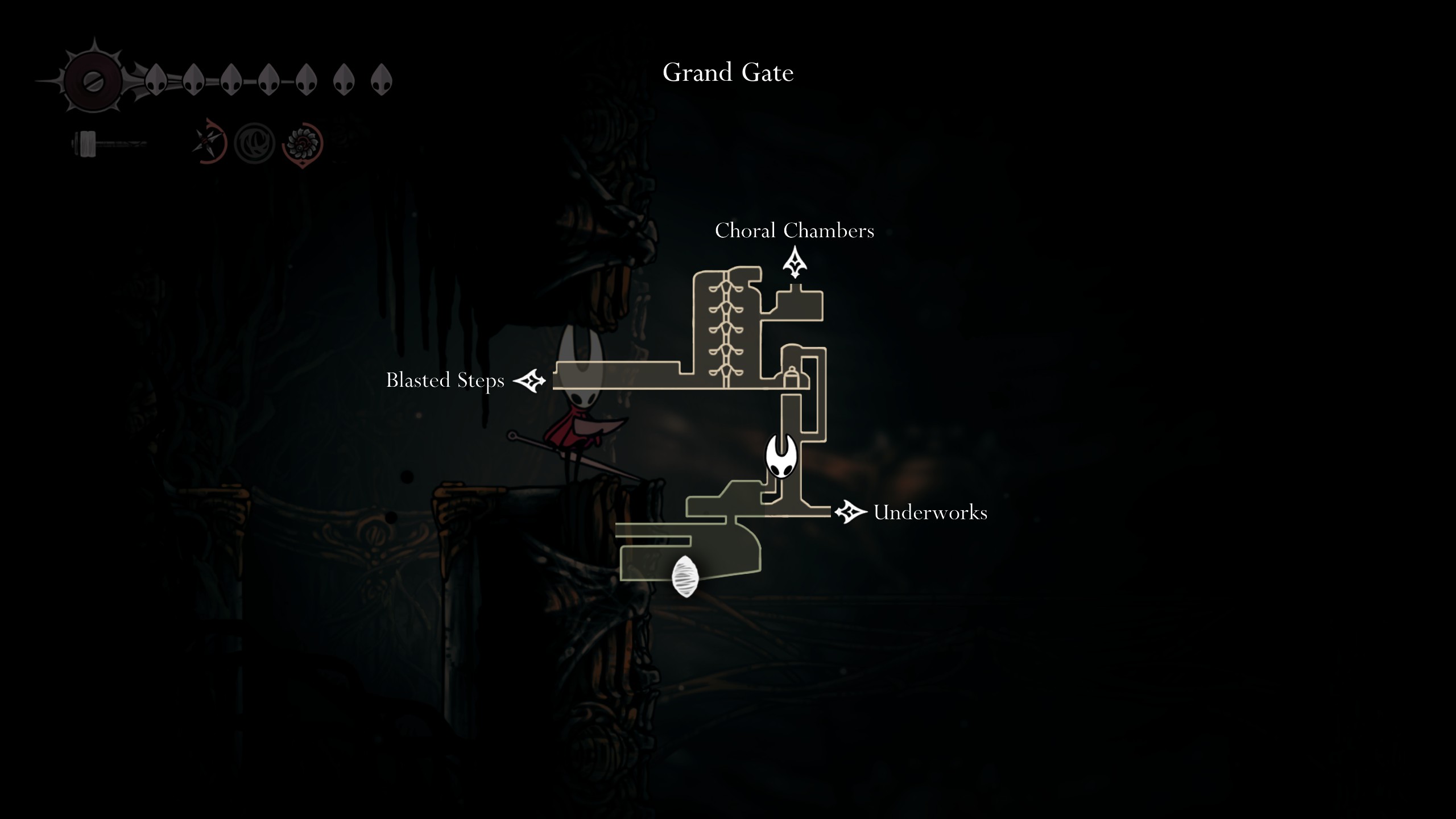Select the dark swirl silk skill icon
Viewport: 1456px width, 819px height.
coord(254,143)
